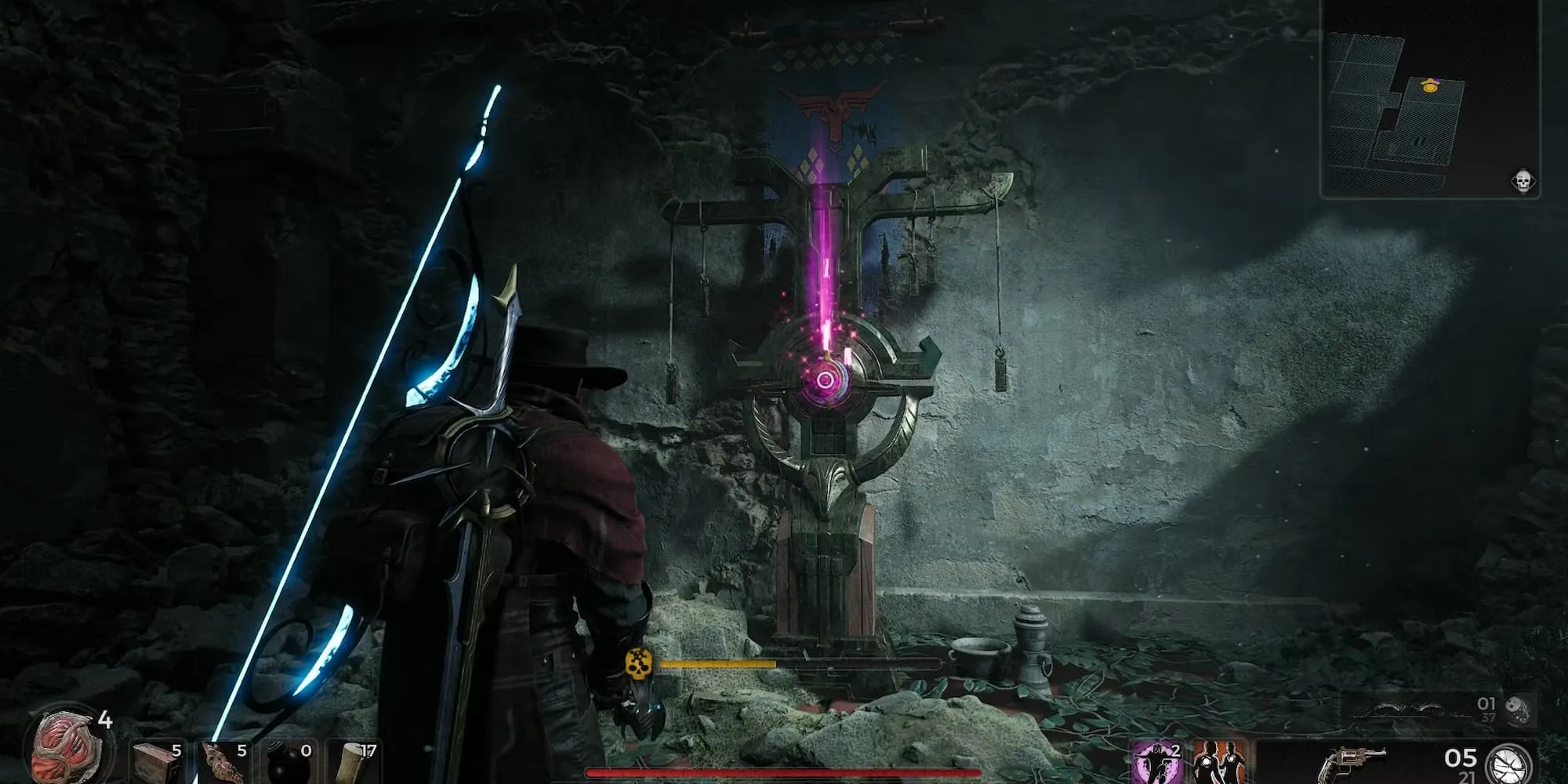Screen dimensions: 1568x784
Task: Click the skull marker on the minimap
Action: (x=1523, y=182)
